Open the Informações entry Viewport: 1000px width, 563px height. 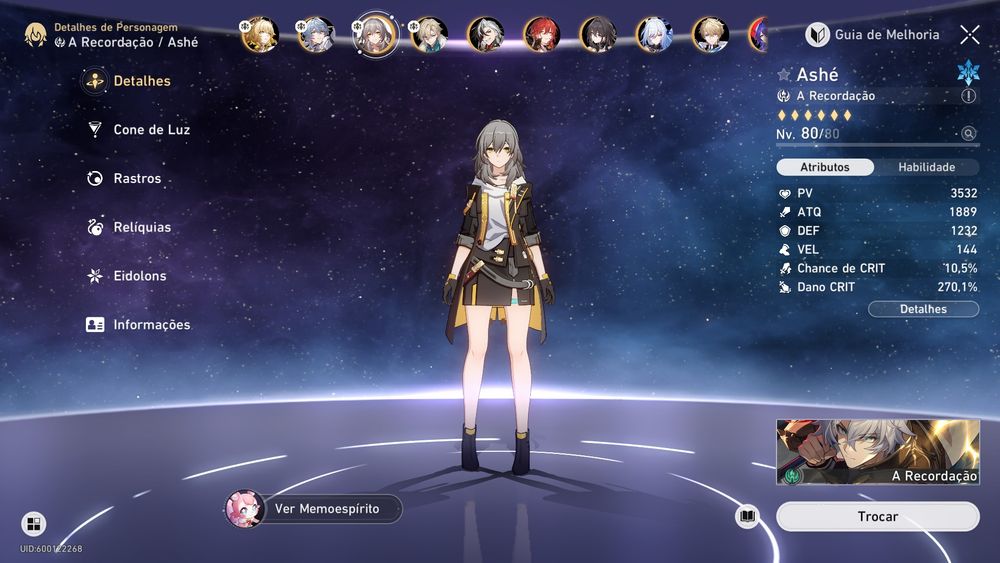150,325
